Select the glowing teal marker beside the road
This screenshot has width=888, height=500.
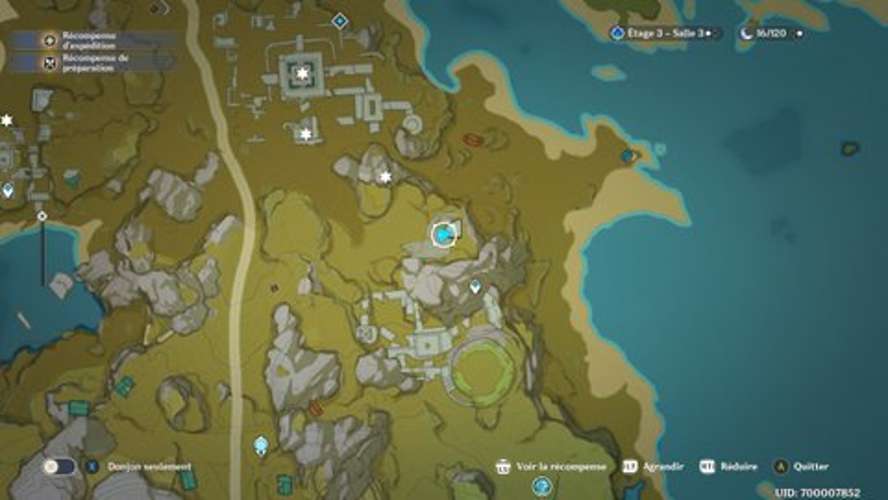click(x=261, y=444)
